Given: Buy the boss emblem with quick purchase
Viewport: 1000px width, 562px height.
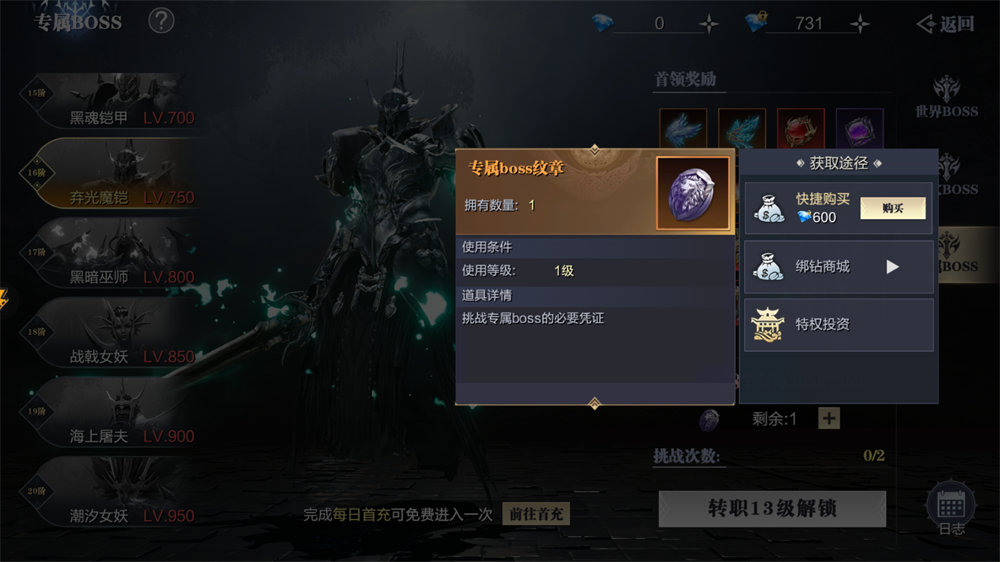Looking at the screenshot, I should (x=892, y=208).
